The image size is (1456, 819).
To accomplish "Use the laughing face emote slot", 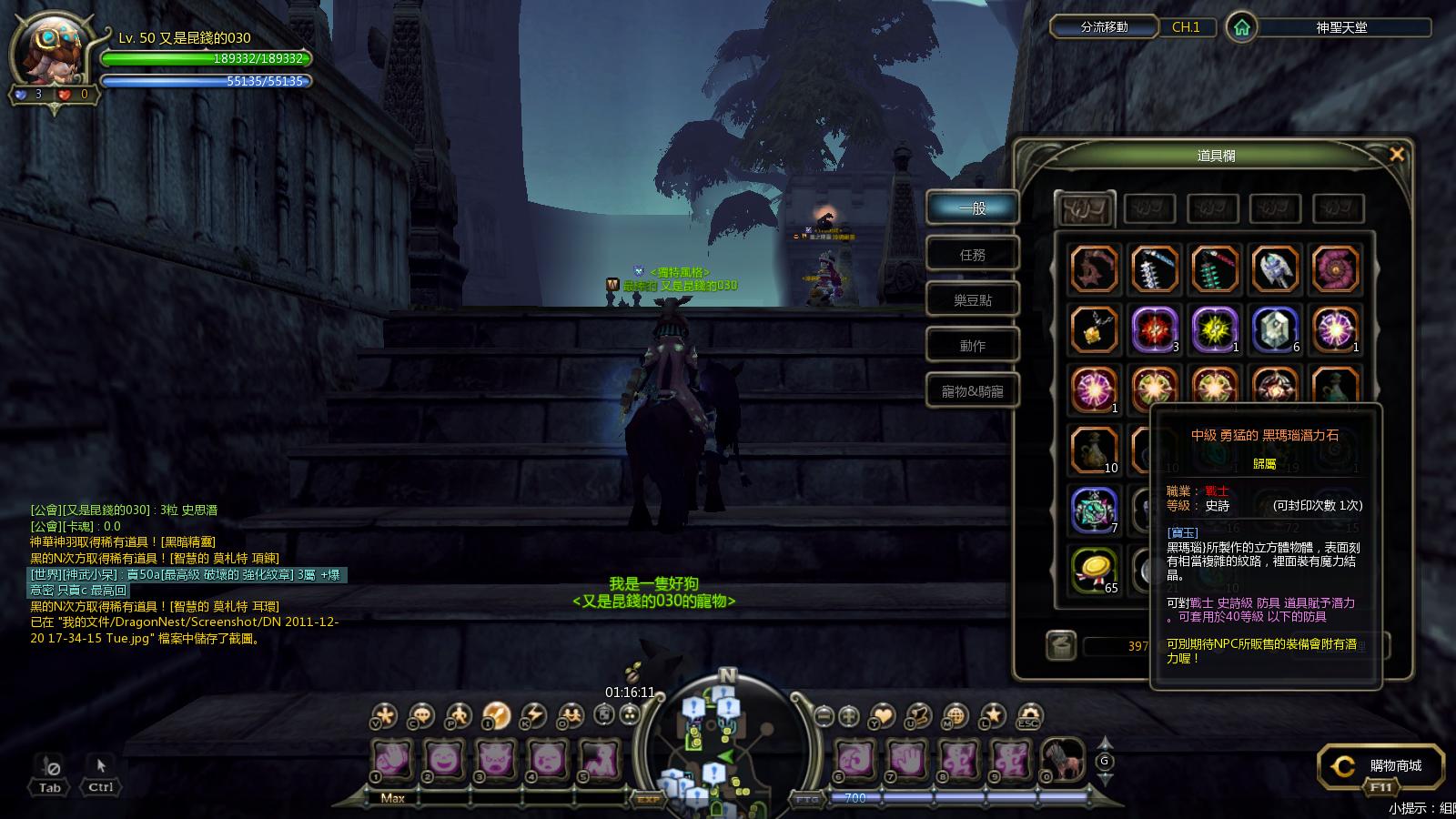I will pyautogui.click(x=443, y=758).
